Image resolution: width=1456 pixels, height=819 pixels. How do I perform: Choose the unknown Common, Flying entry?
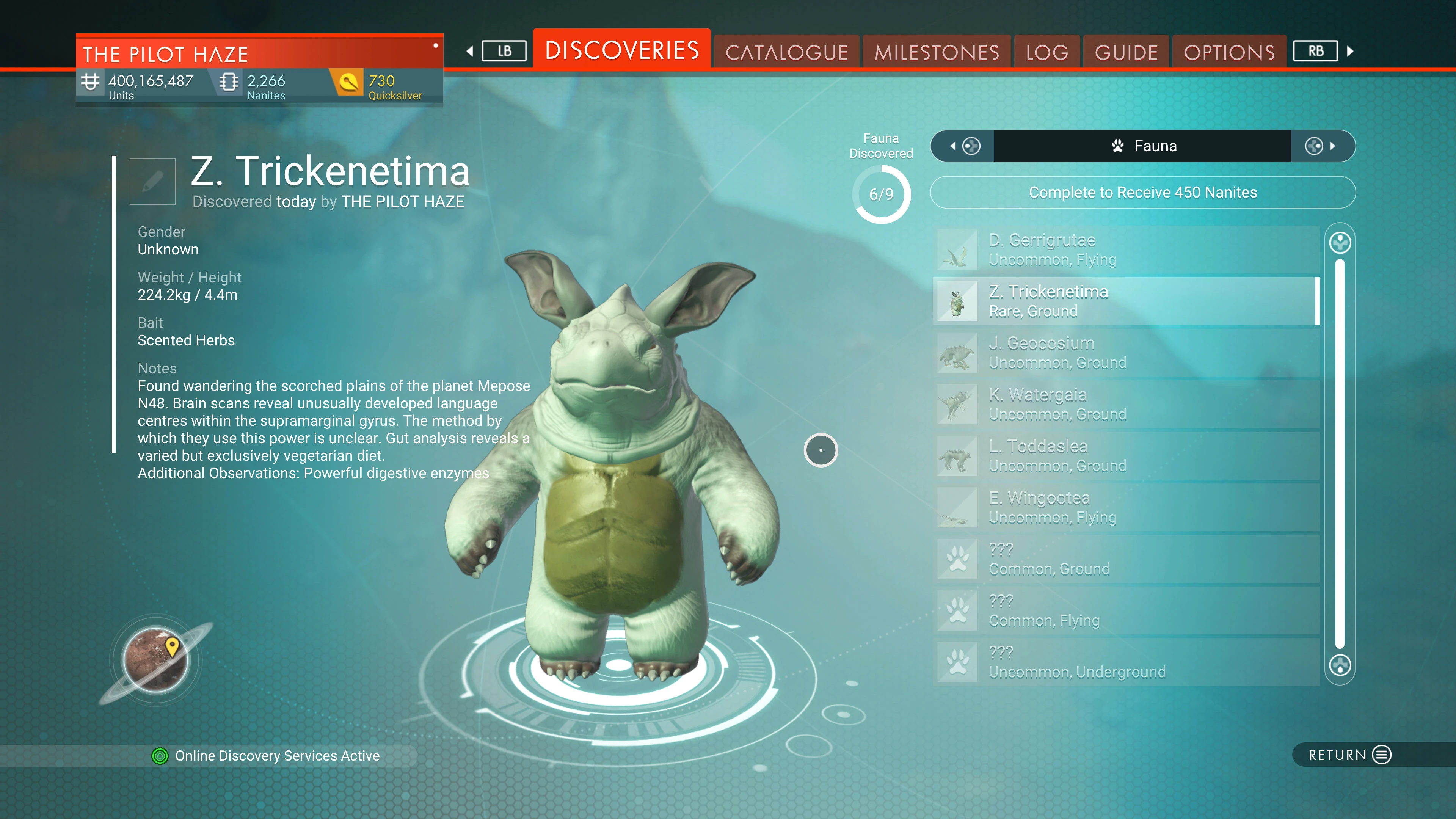coord(1127,610)
